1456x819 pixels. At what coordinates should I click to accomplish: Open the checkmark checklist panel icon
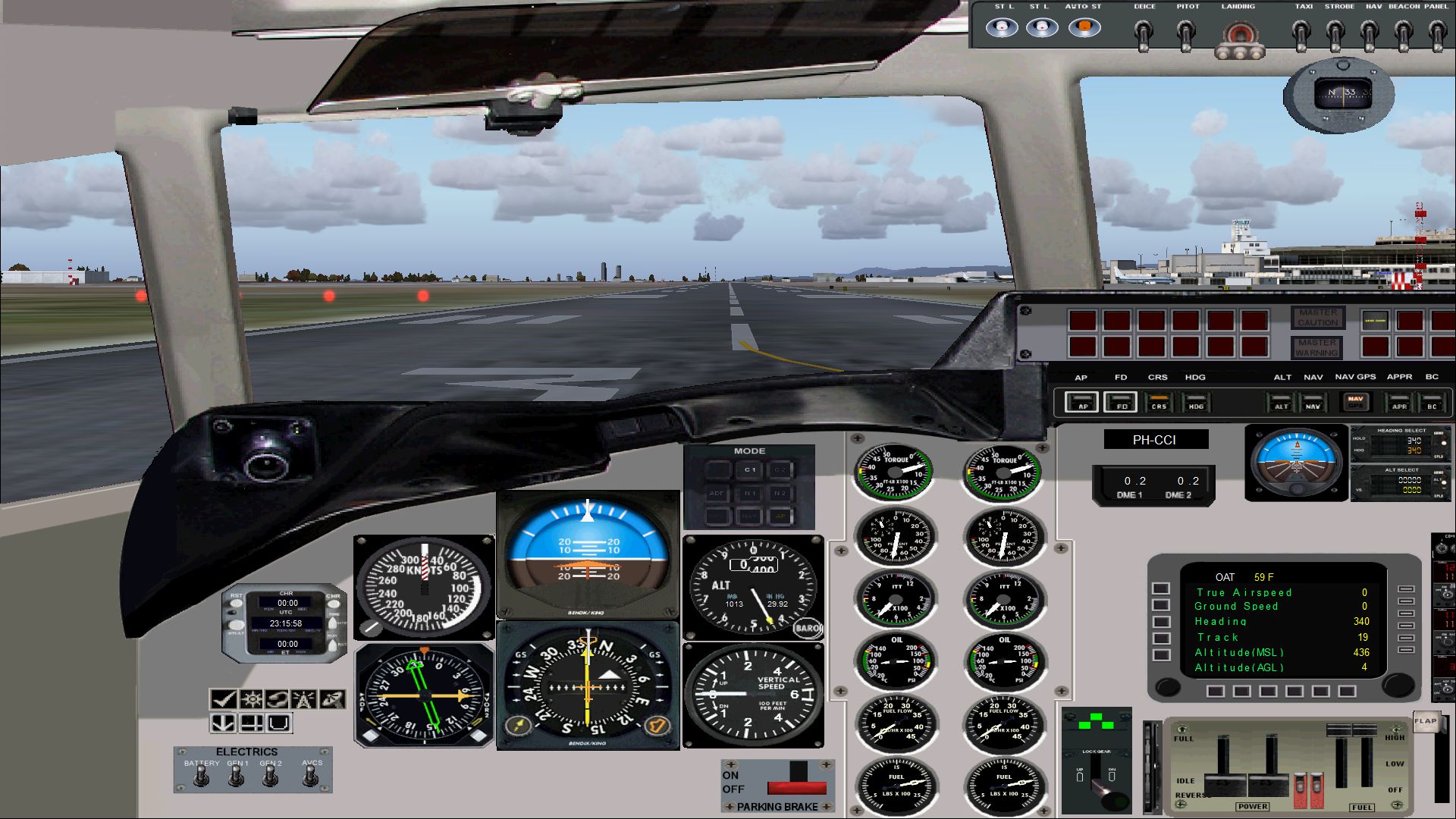(x=223, y=699)
